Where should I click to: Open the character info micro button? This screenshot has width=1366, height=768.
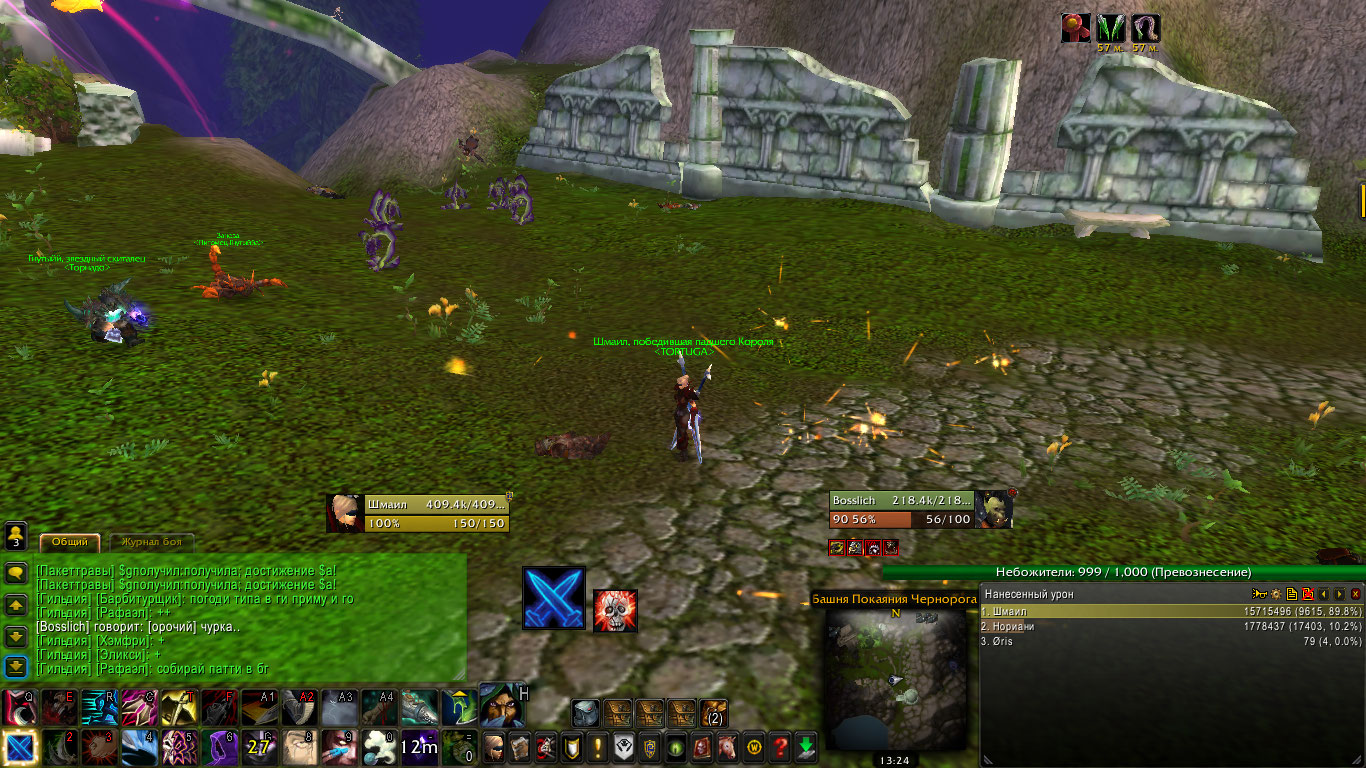pos(493,746)
